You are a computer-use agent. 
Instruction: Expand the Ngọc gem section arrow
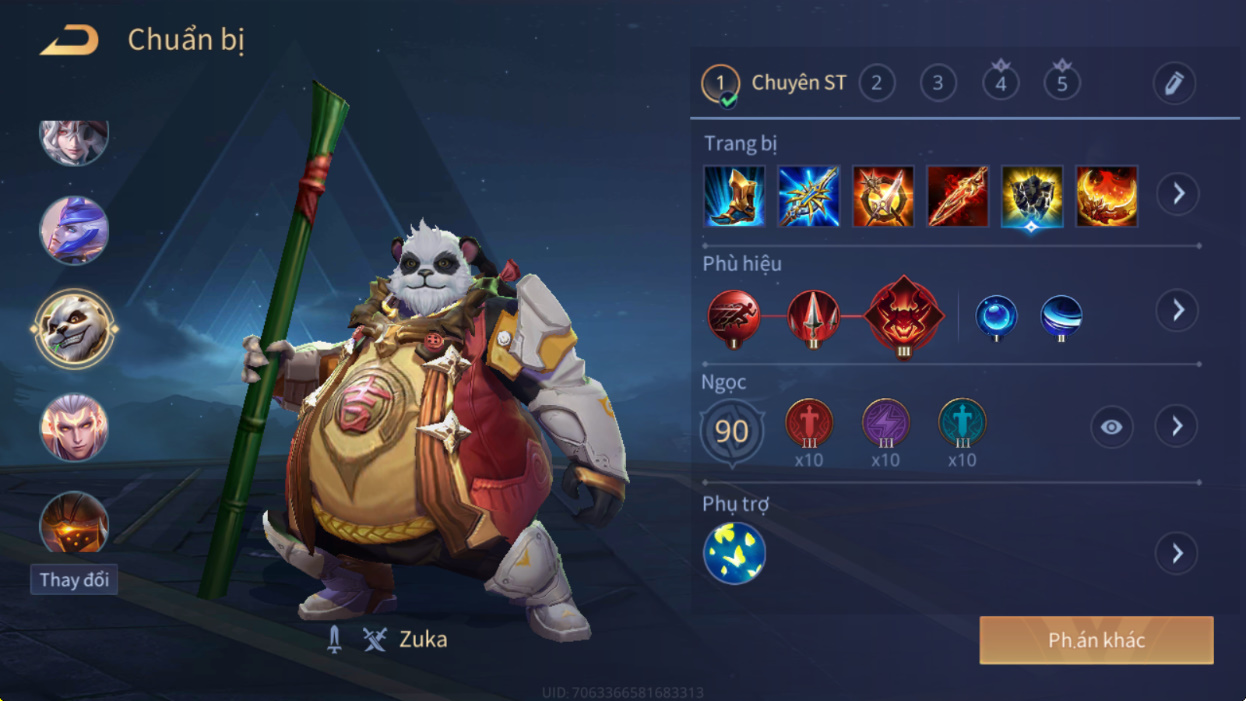click(x=1177, y=427)
